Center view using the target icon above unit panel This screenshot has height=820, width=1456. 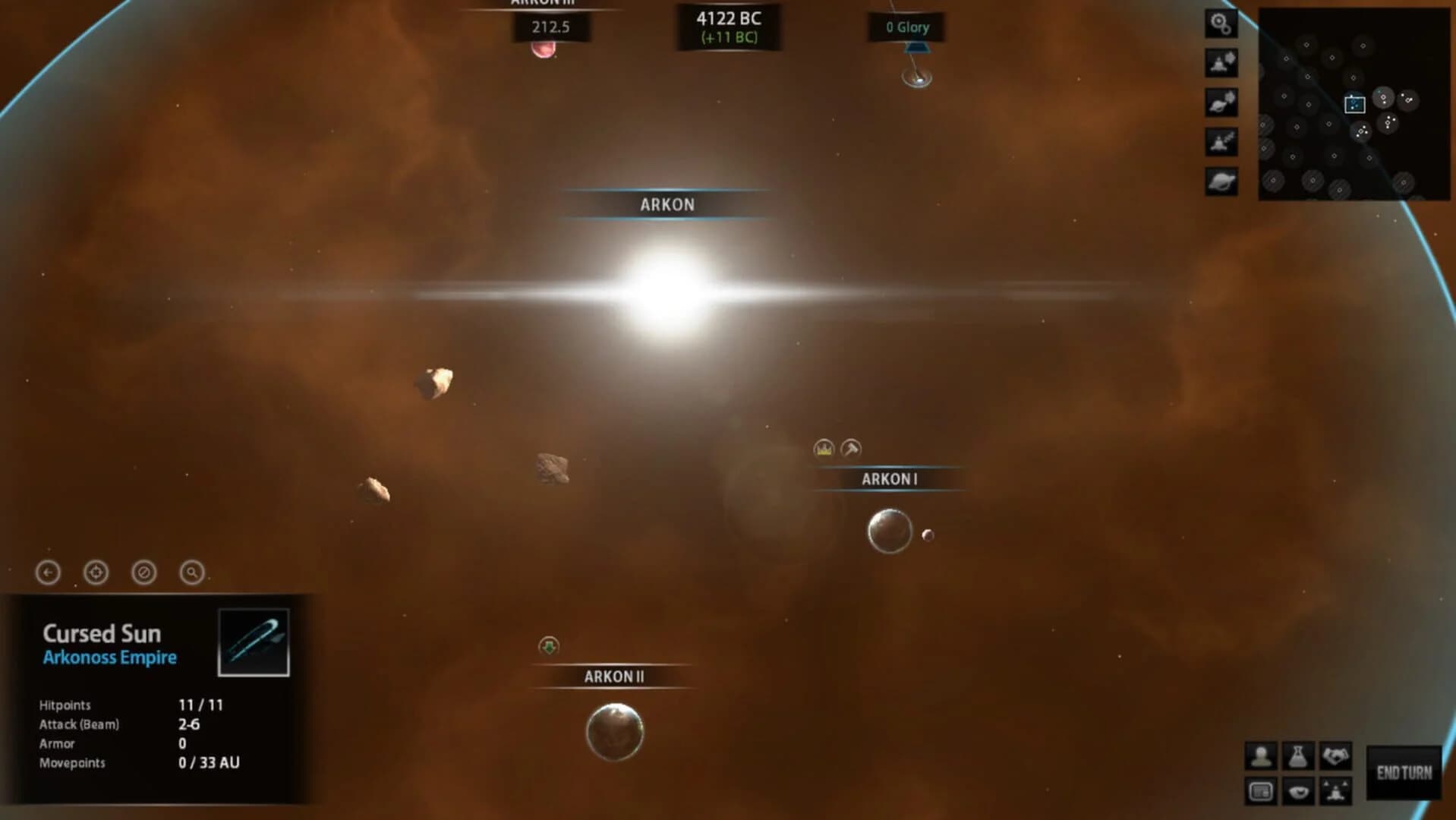95,573
